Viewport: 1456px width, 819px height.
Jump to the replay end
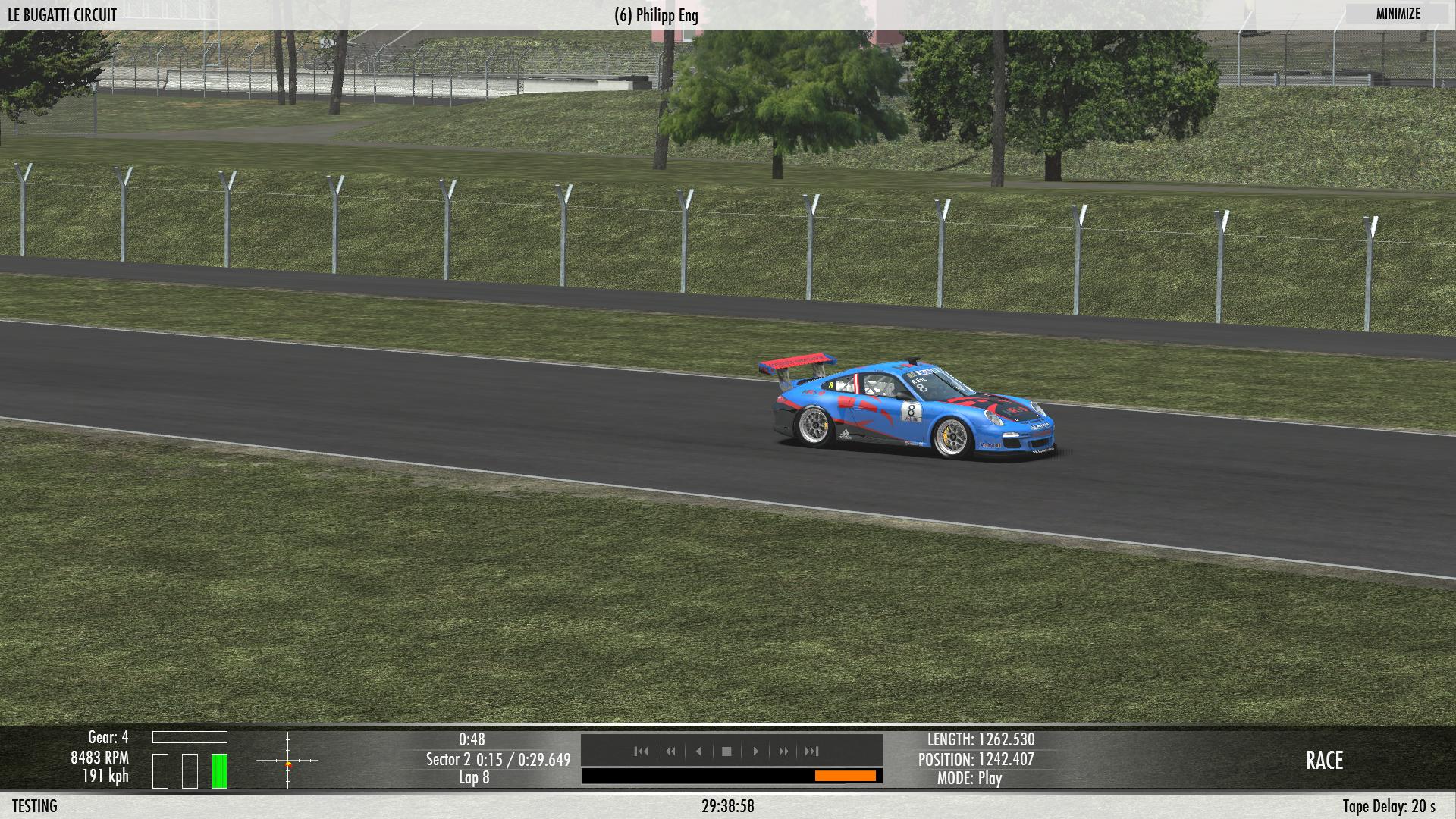tap(812, 752)
